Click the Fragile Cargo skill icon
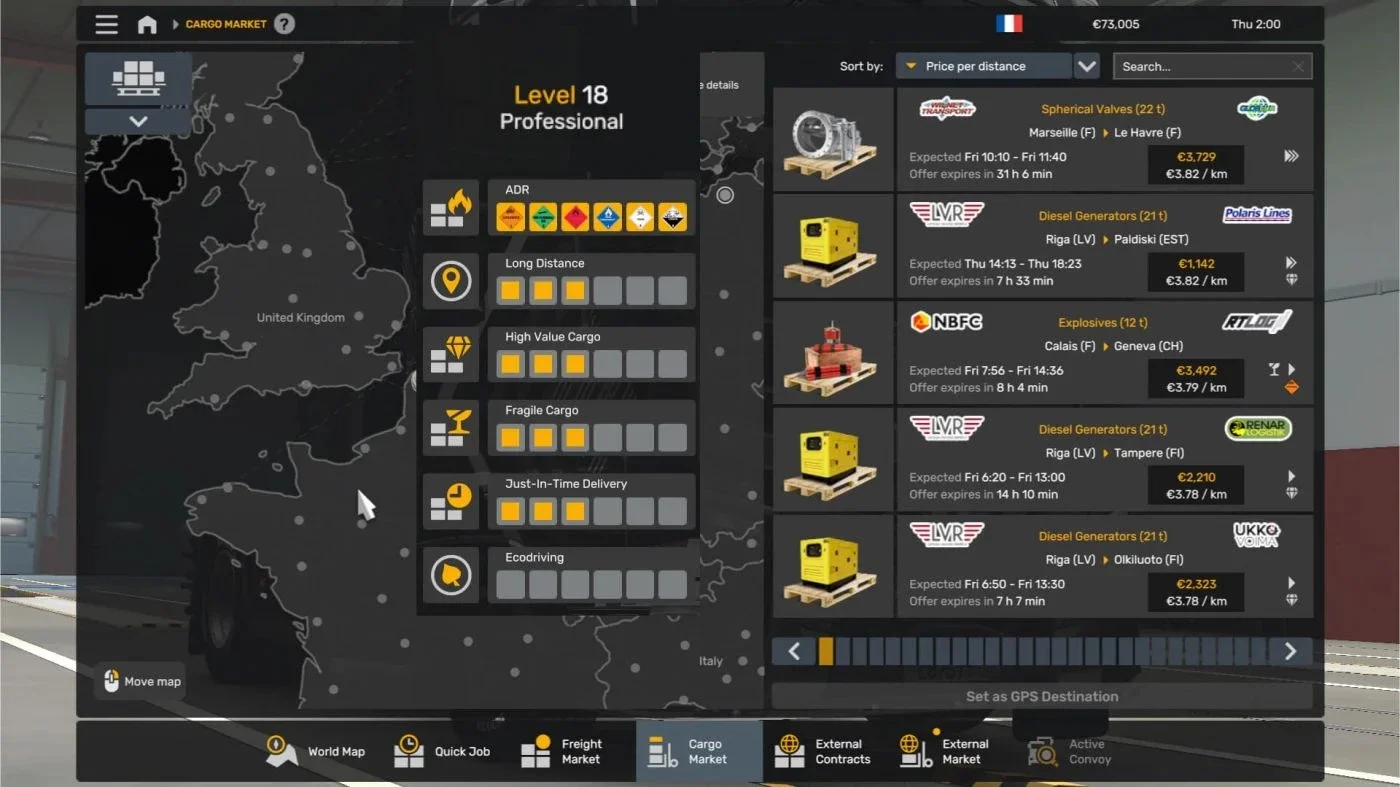Screen dimensions: 1400x787 click(451, 426)
